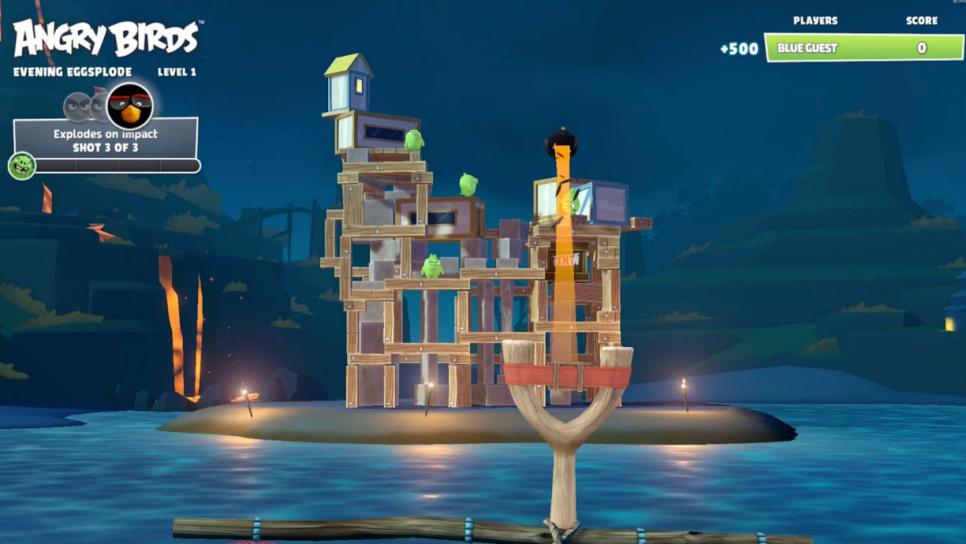Click the green pig progress icon
This screenshot has height=544, width=966.
(x=21, y=165)
